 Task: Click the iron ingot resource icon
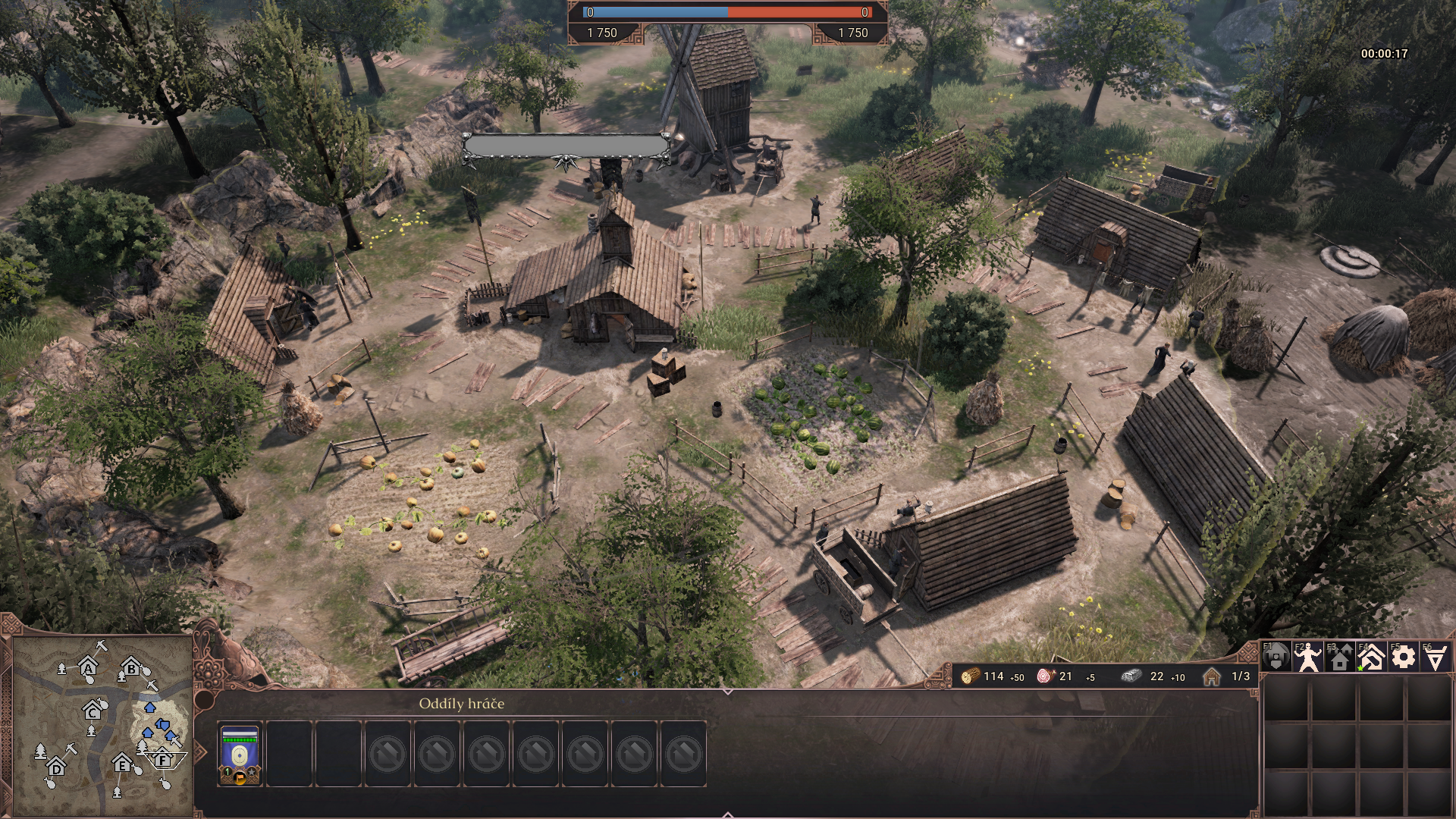coord(1132,676)
